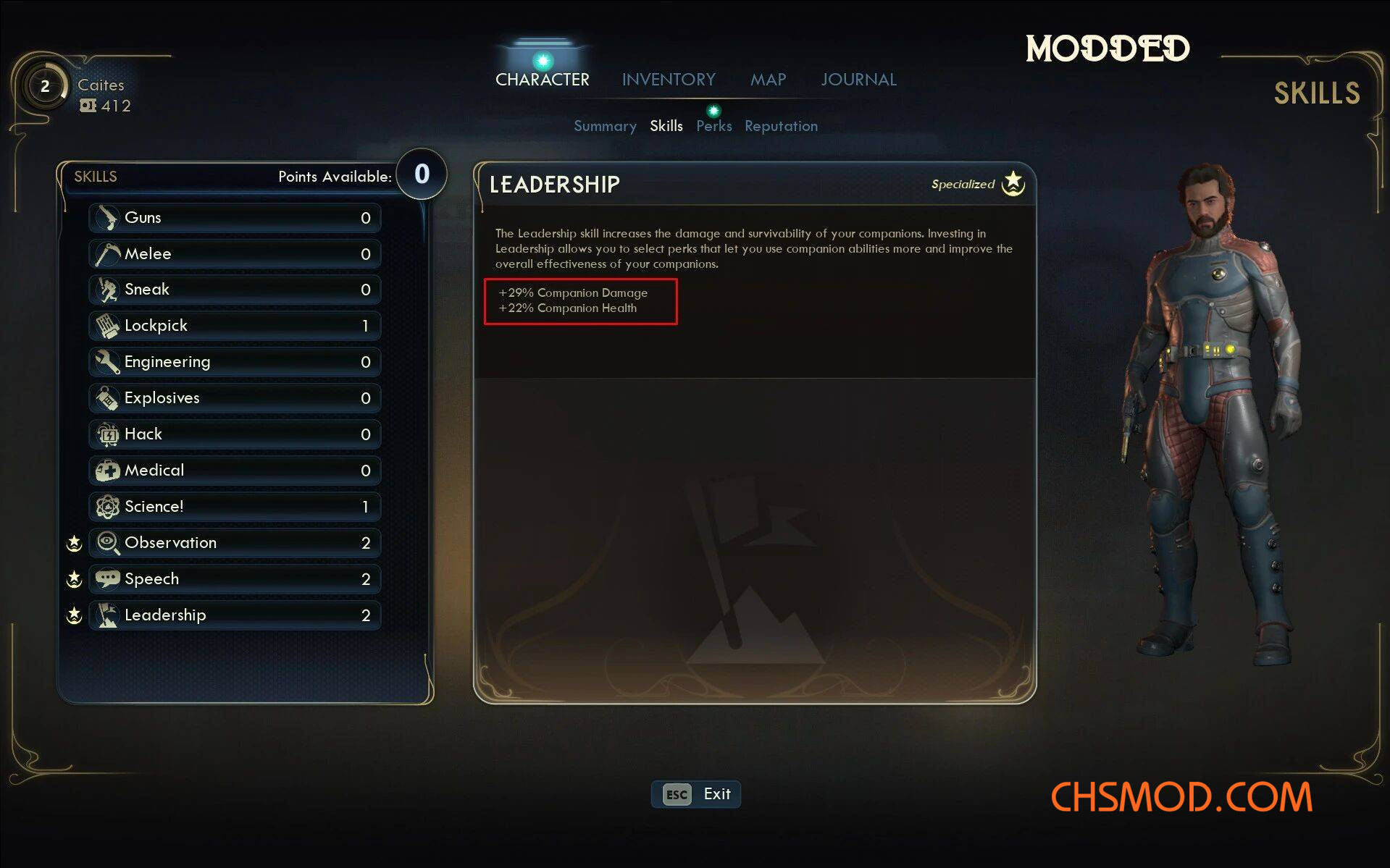Show the Summary sub-tab
Screen dimensions: 1390x868
pyautogui.click(x=605, y=126)
